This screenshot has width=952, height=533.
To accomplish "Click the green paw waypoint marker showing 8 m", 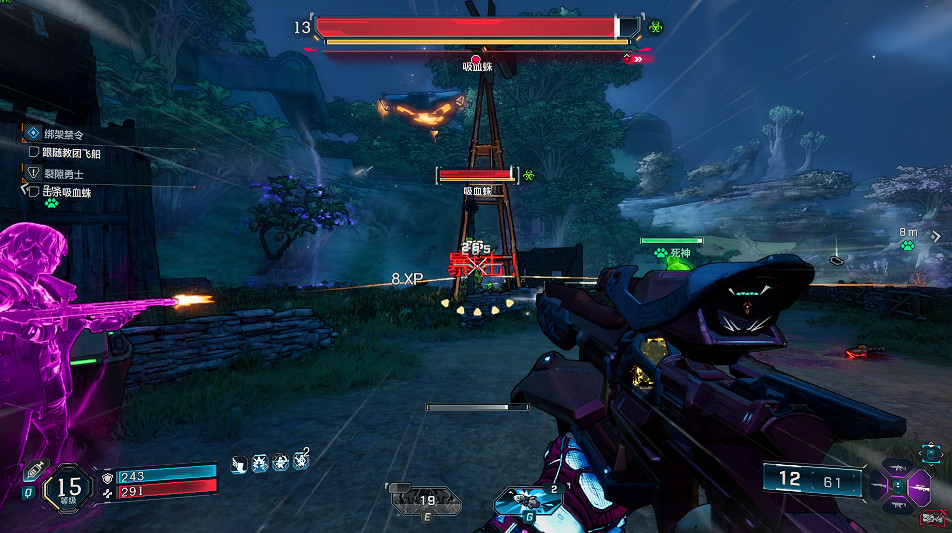I will tap(908, 246).
